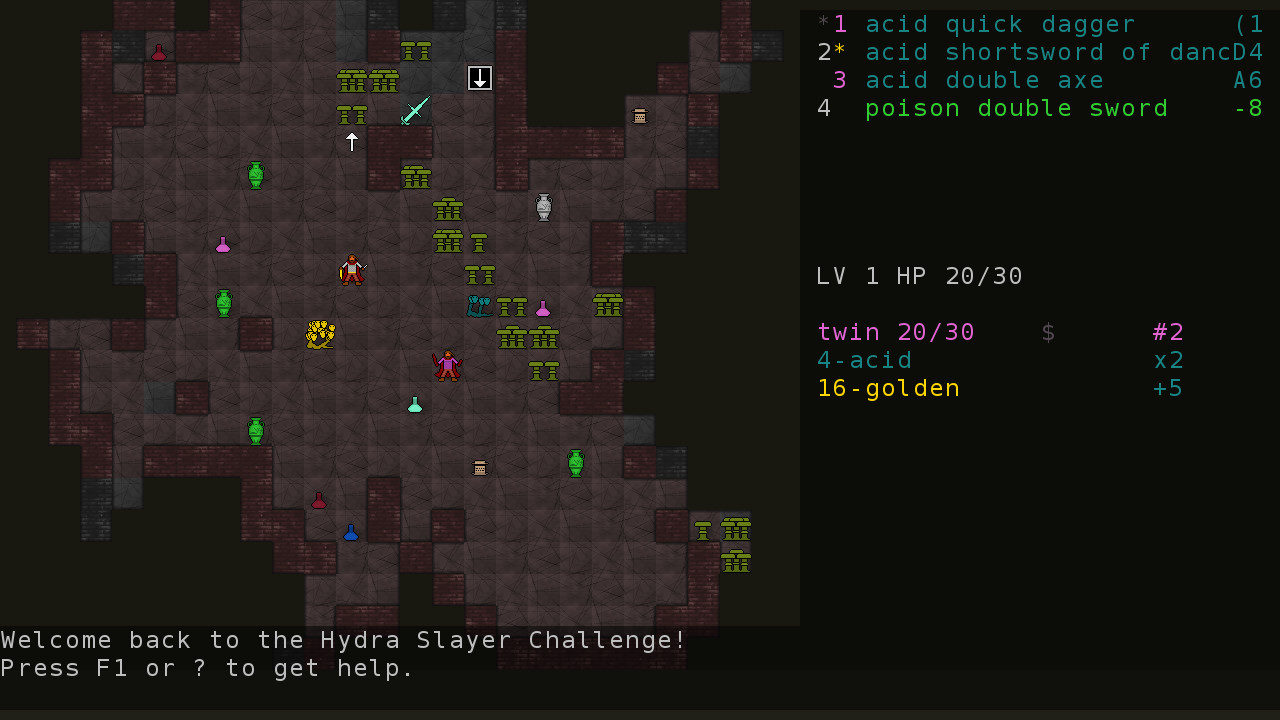Click the white marble vase

pyautogui.click(x=543, y=207)
